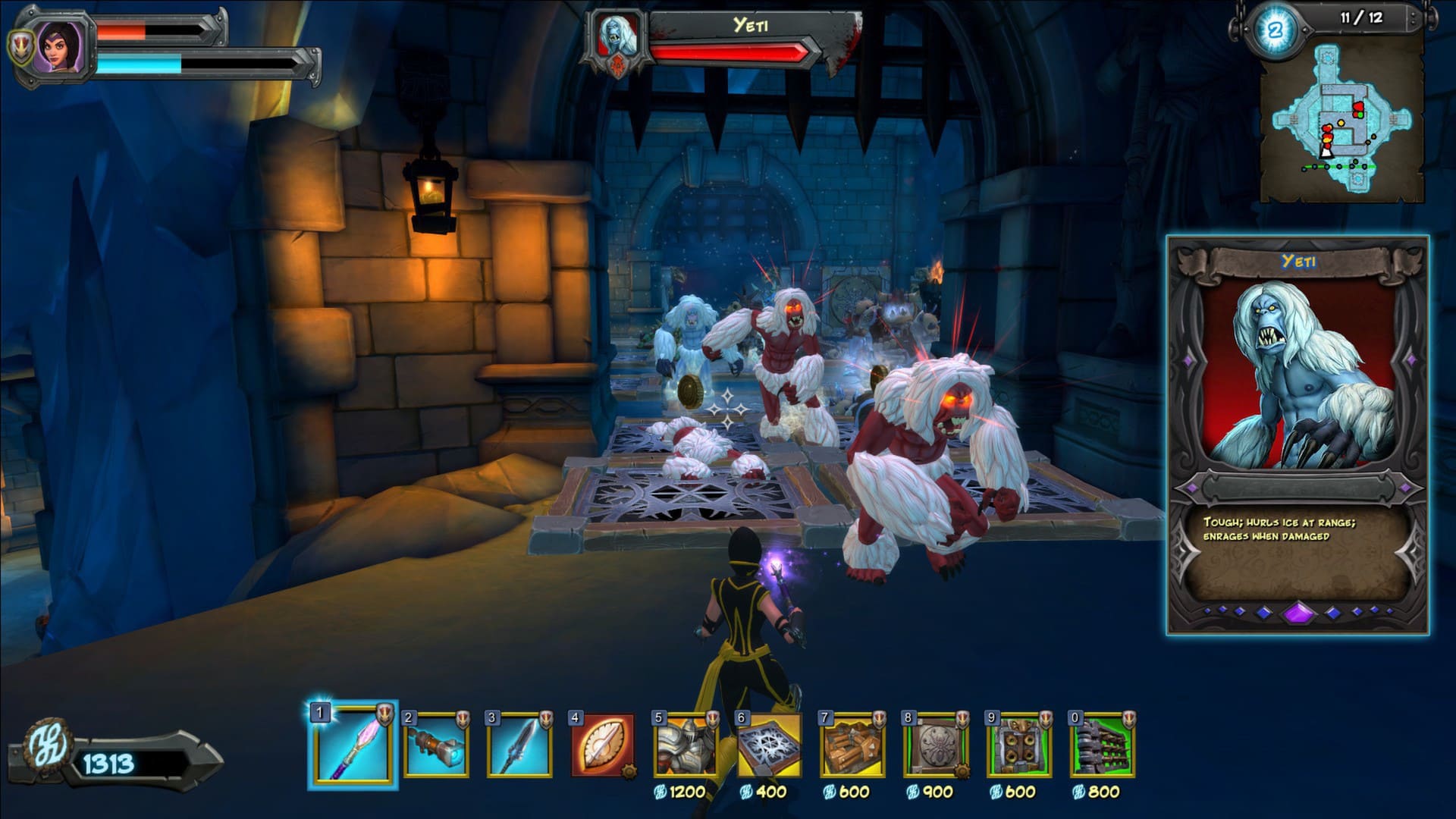Select the wooden barricade trap in slot 7
The image size is (1456, 819).
coord(852,745)
